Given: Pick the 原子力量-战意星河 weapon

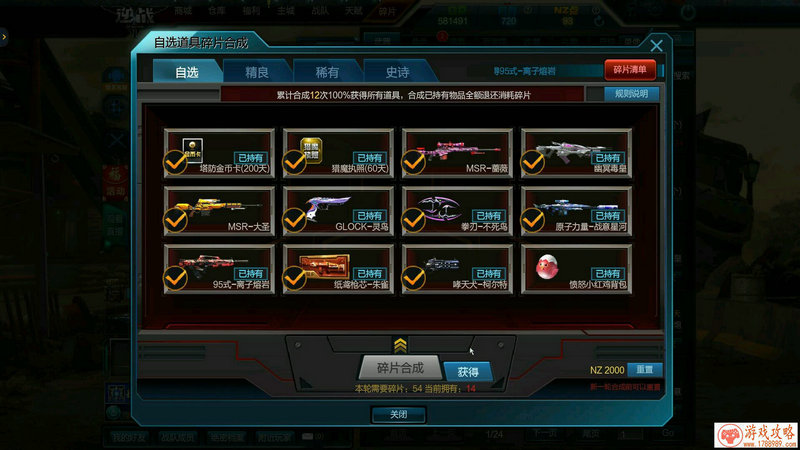Looking at the screenshot, I should point(576,210).
